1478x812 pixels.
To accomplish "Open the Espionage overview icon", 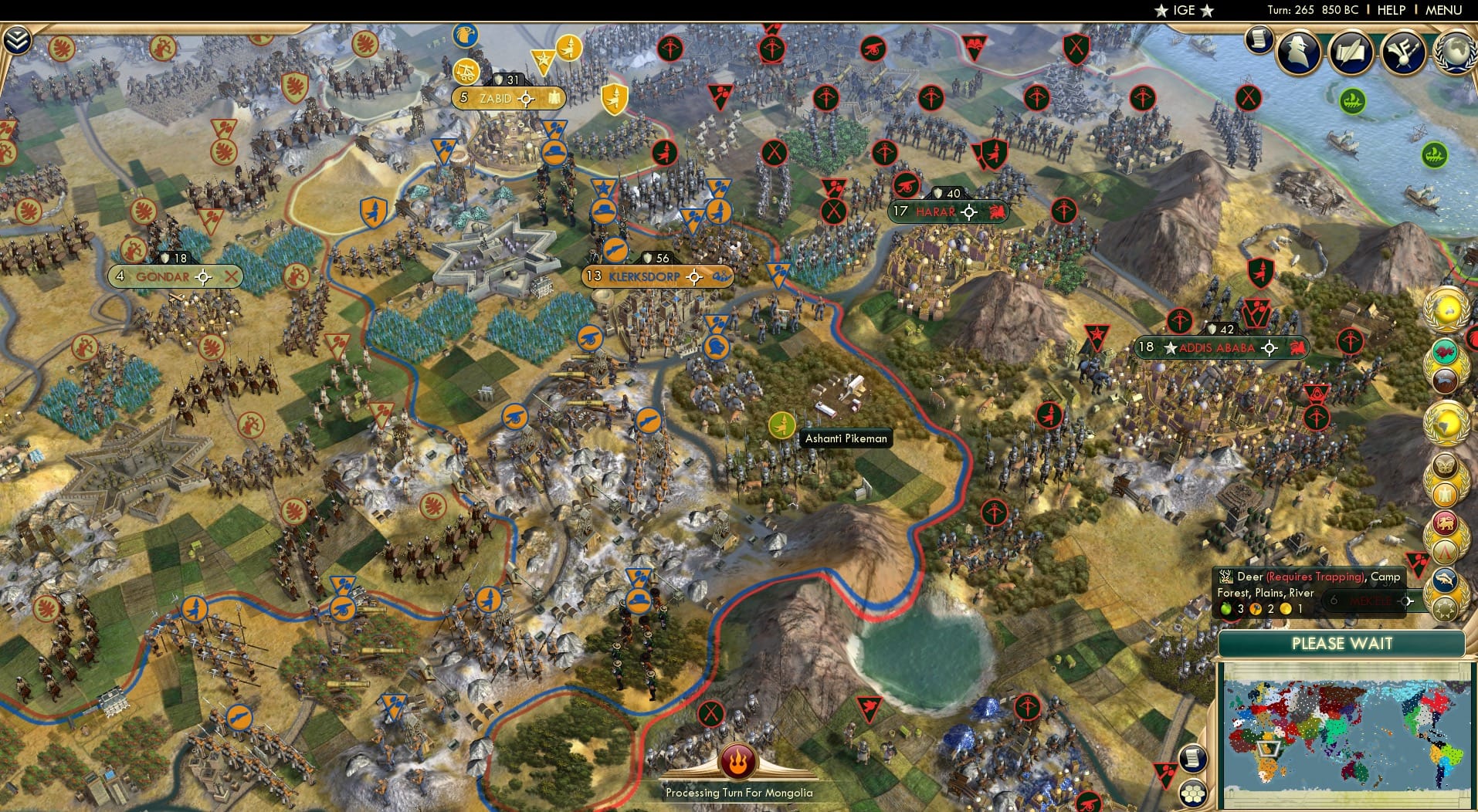I will click(x=1299, y=52).
